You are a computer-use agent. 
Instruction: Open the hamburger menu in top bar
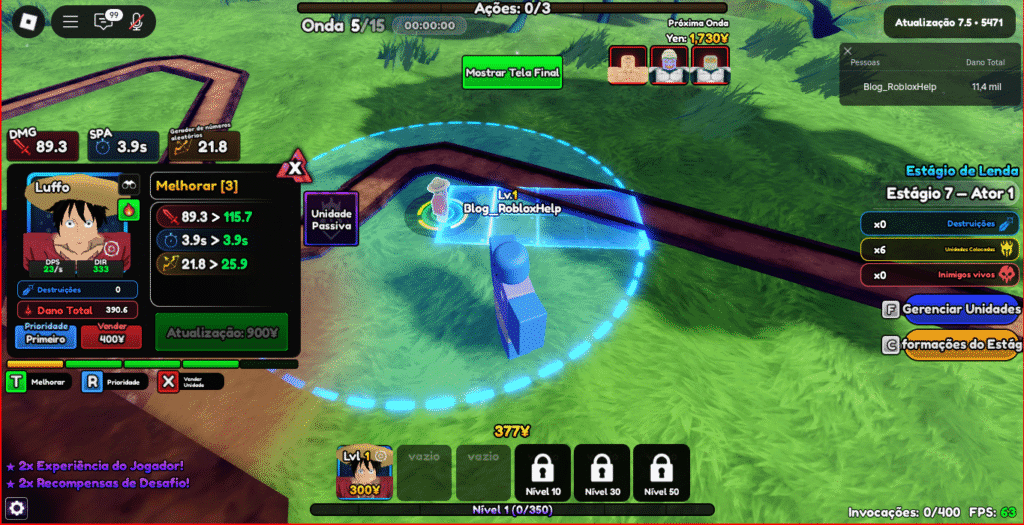[70, 22]
